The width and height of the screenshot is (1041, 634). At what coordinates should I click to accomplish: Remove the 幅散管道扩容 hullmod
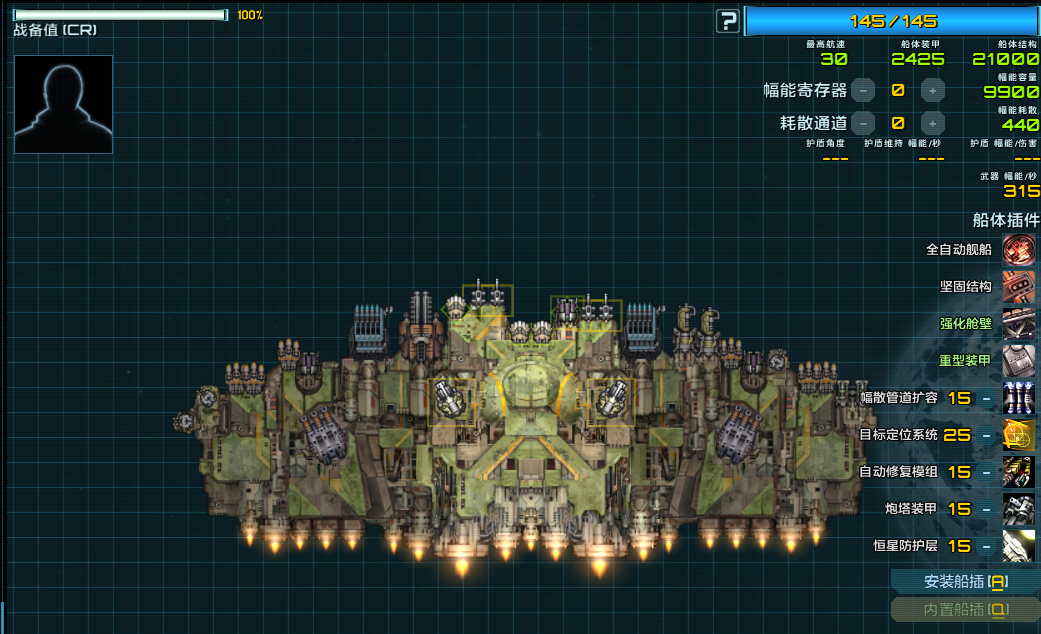point(986,398)
